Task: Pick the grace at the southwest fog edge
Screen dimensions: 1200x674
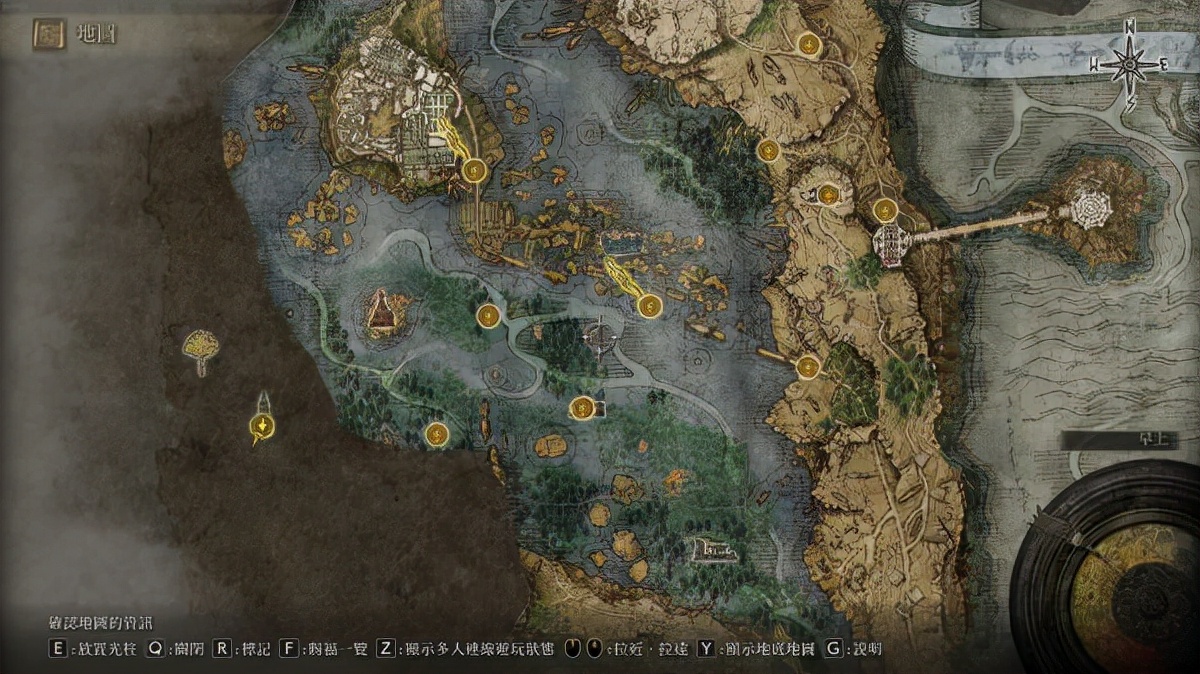Action: pyautogui.click(x=436, y=434)
